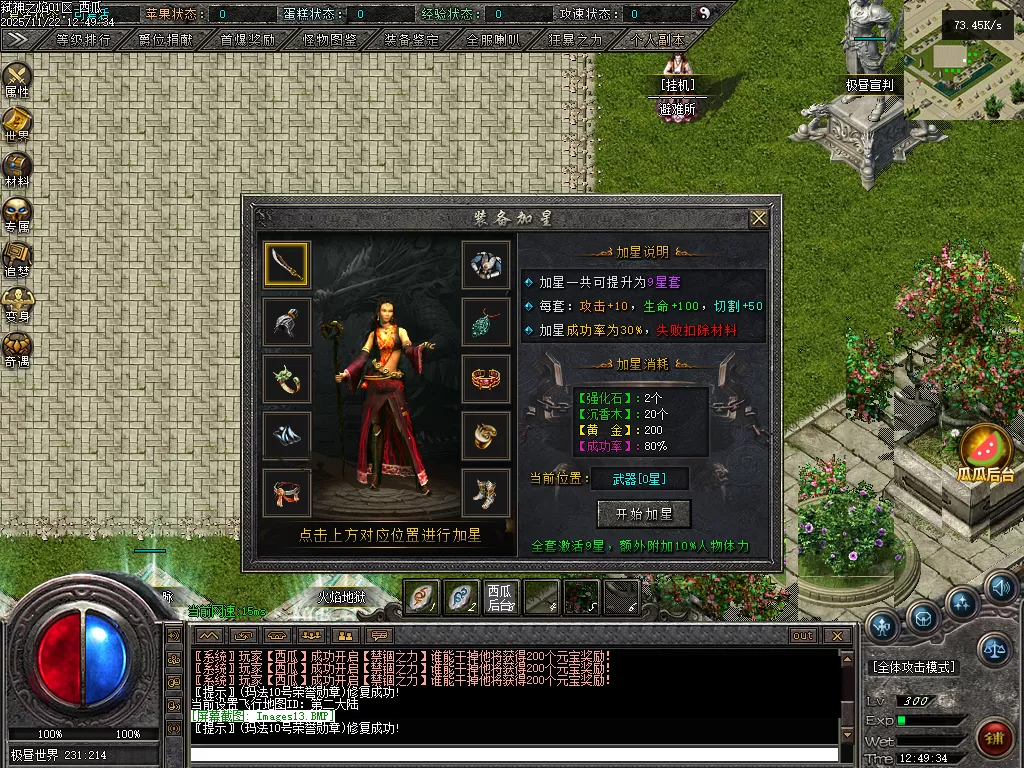Viewport: 1024px width, 768px height.
Task: Select the weapon blade equipment slot
Action: click(286, 264)
